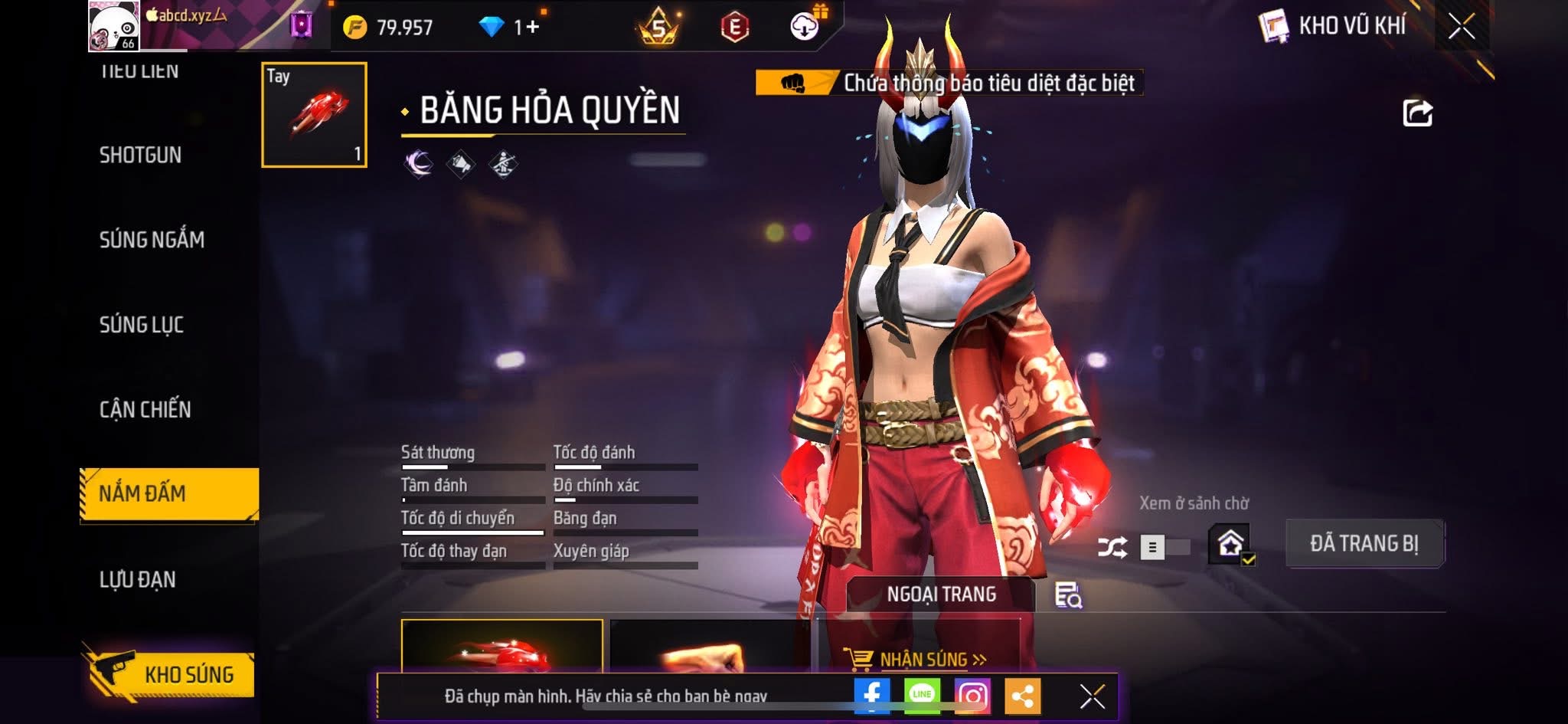
Task: Share the screenshot to Facebook
Action: 872,696
